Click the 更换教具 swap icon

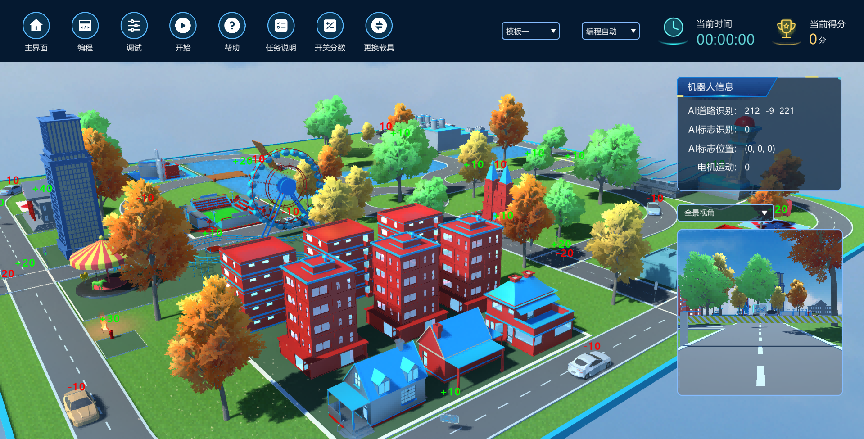(x=378, y=25)
